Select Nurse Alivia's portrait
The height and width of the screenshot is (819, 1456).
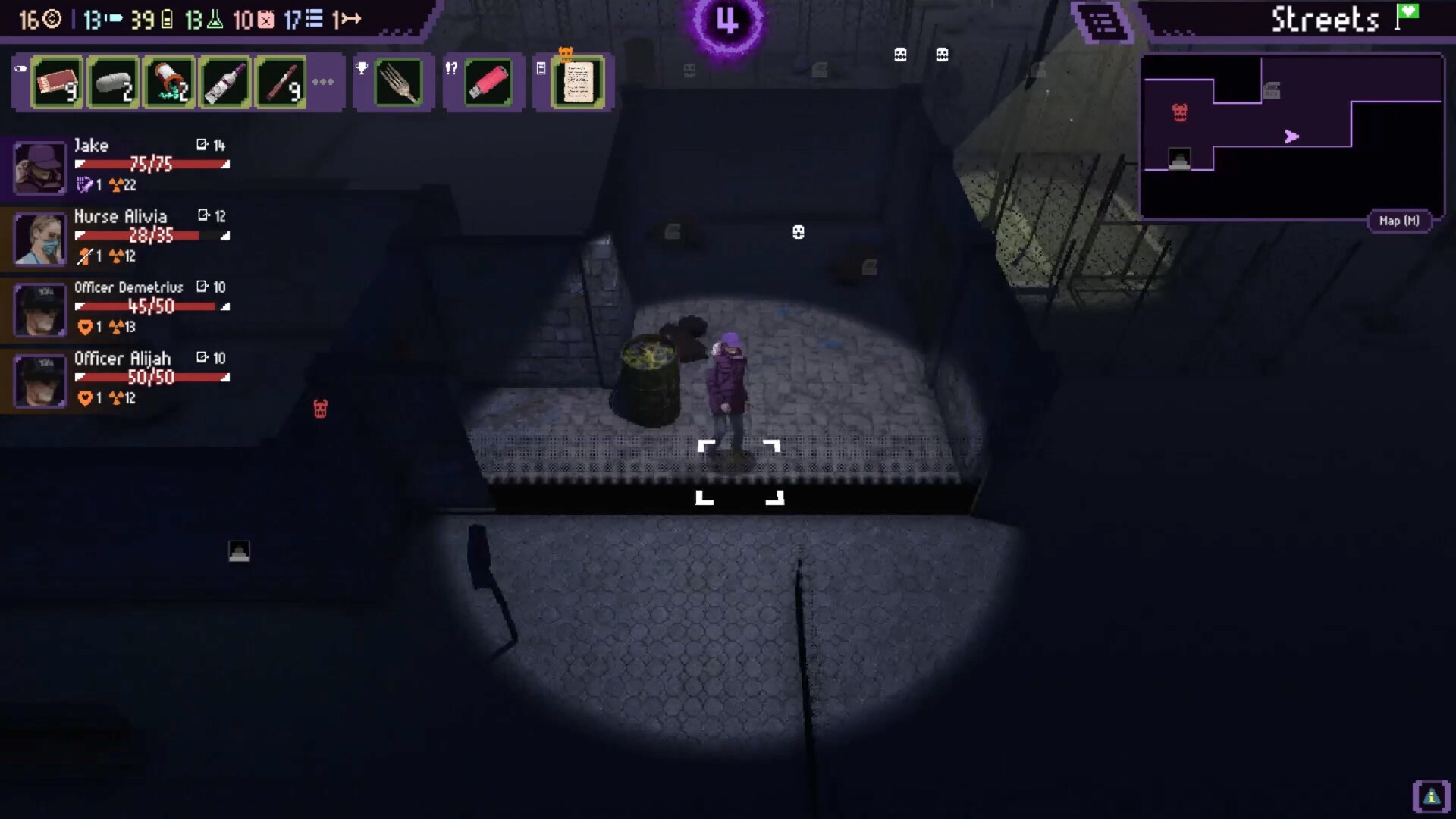[x=39, y=239]
